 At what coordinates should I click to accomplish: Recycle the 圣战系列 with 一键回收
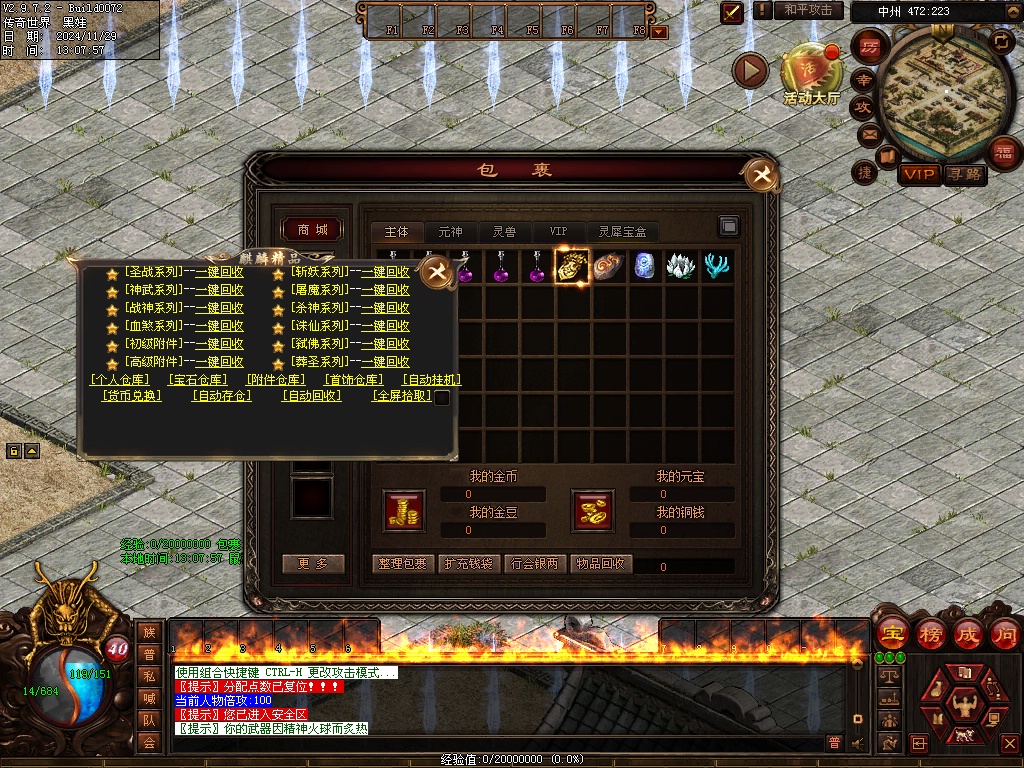(219, 272)
